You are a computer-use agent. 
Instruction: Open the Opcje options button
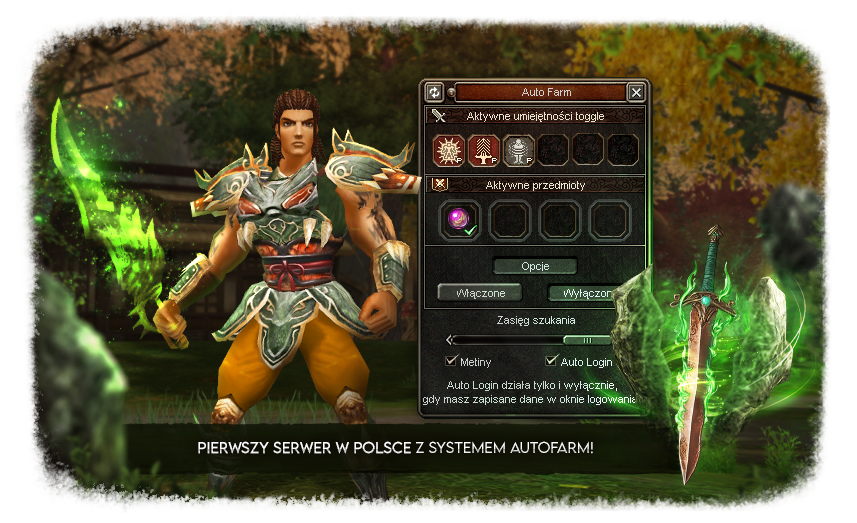535,266
